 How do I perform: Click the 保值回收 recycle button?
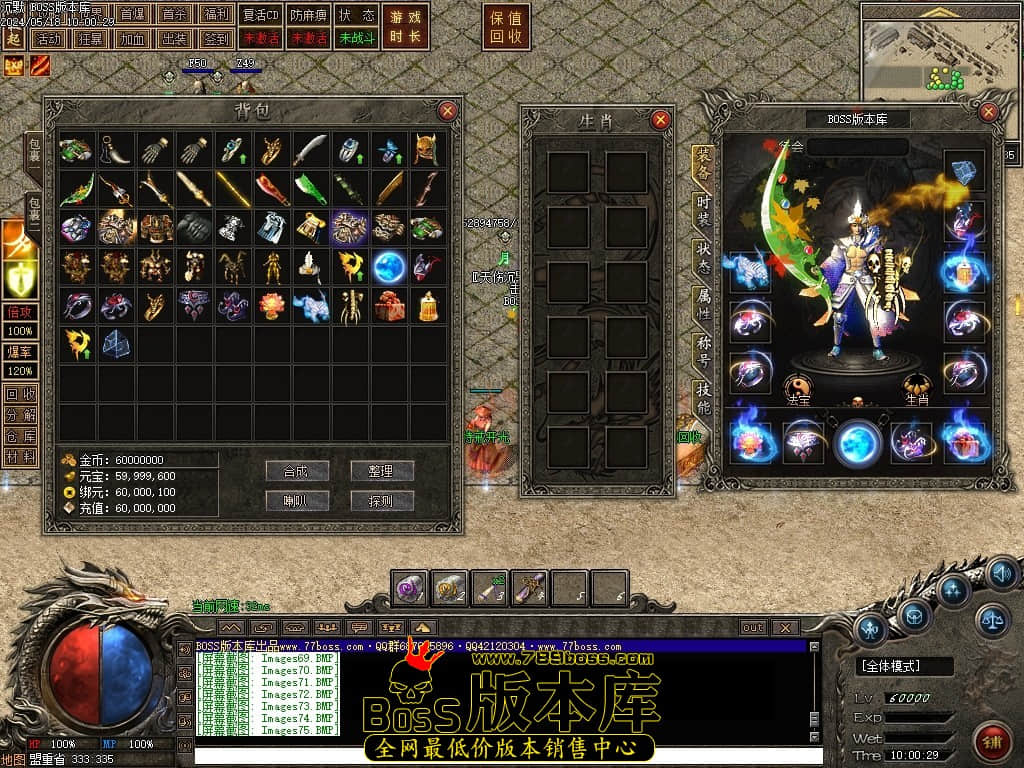point(506,27)
